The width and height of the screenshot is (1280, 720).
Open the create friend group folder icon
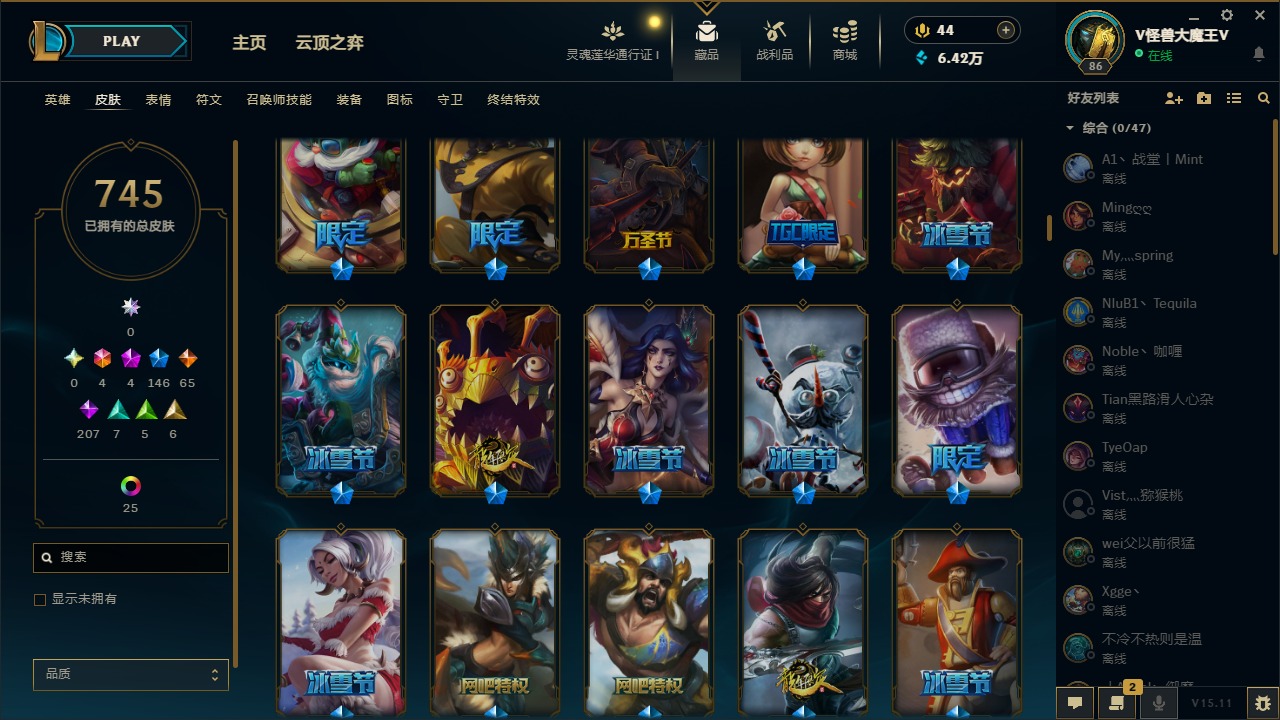click(1203, 97)
